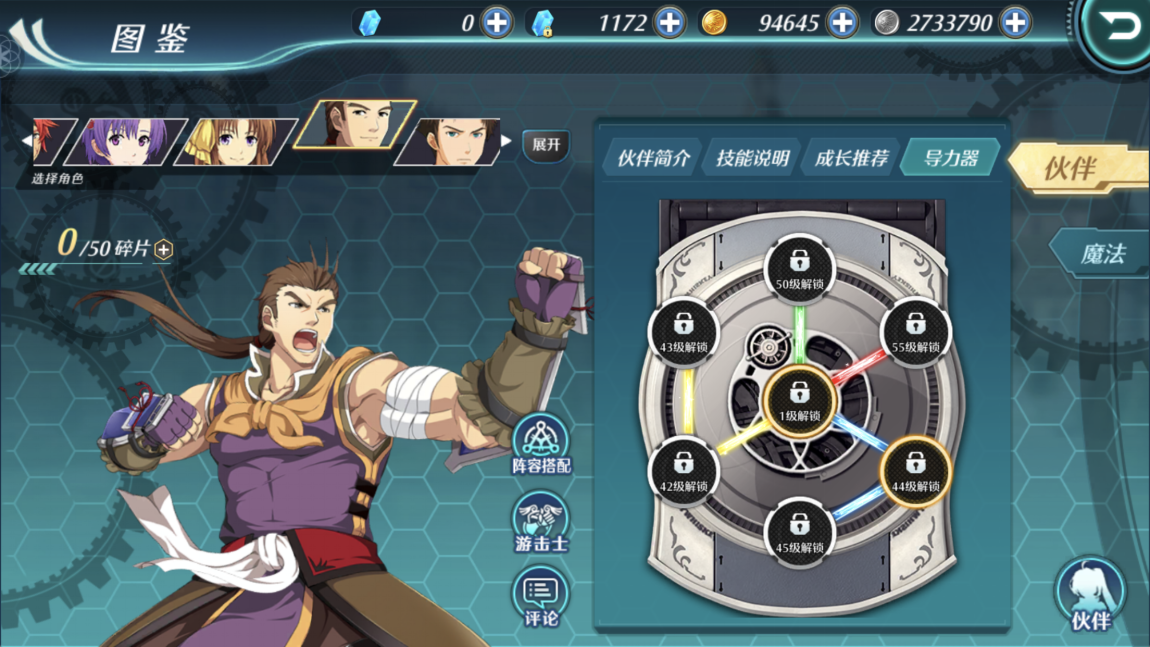
Task: Click the 游击士 bracer icon
Action: [x=541, y=522]
